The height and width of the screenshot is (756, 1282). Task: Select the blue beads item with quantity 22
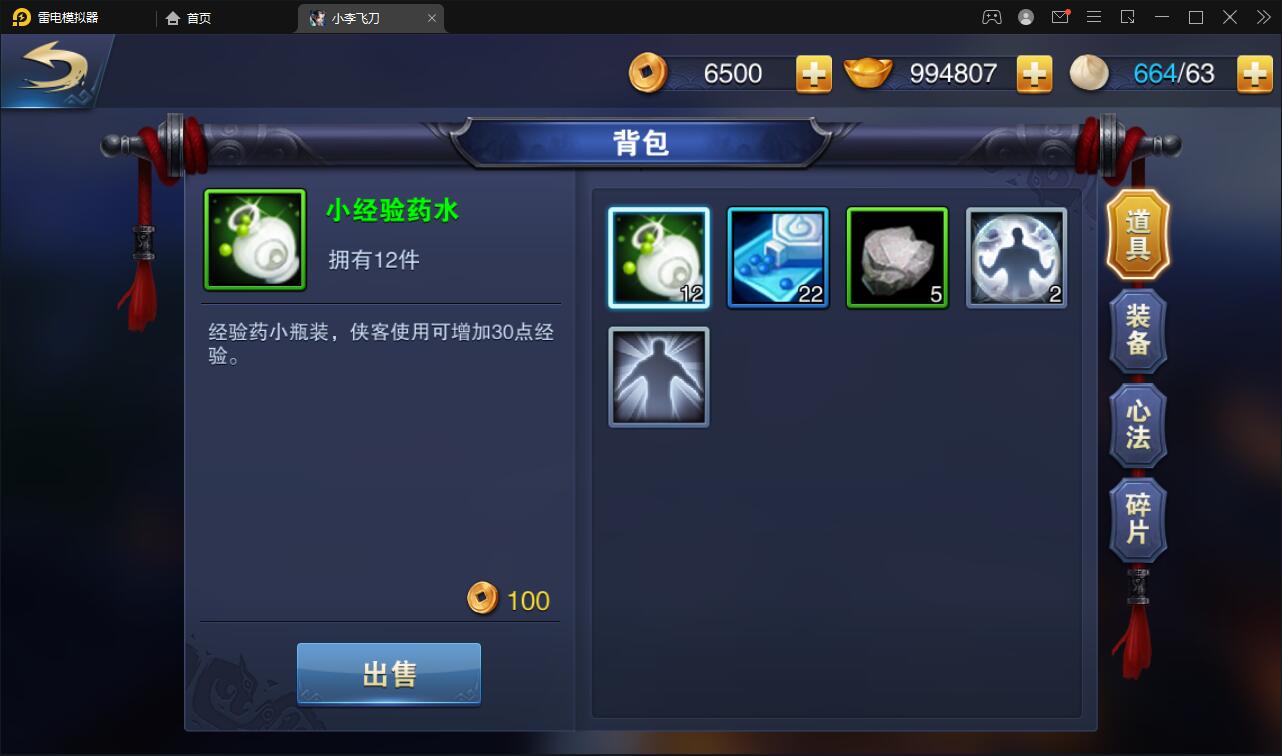point(777,257)
